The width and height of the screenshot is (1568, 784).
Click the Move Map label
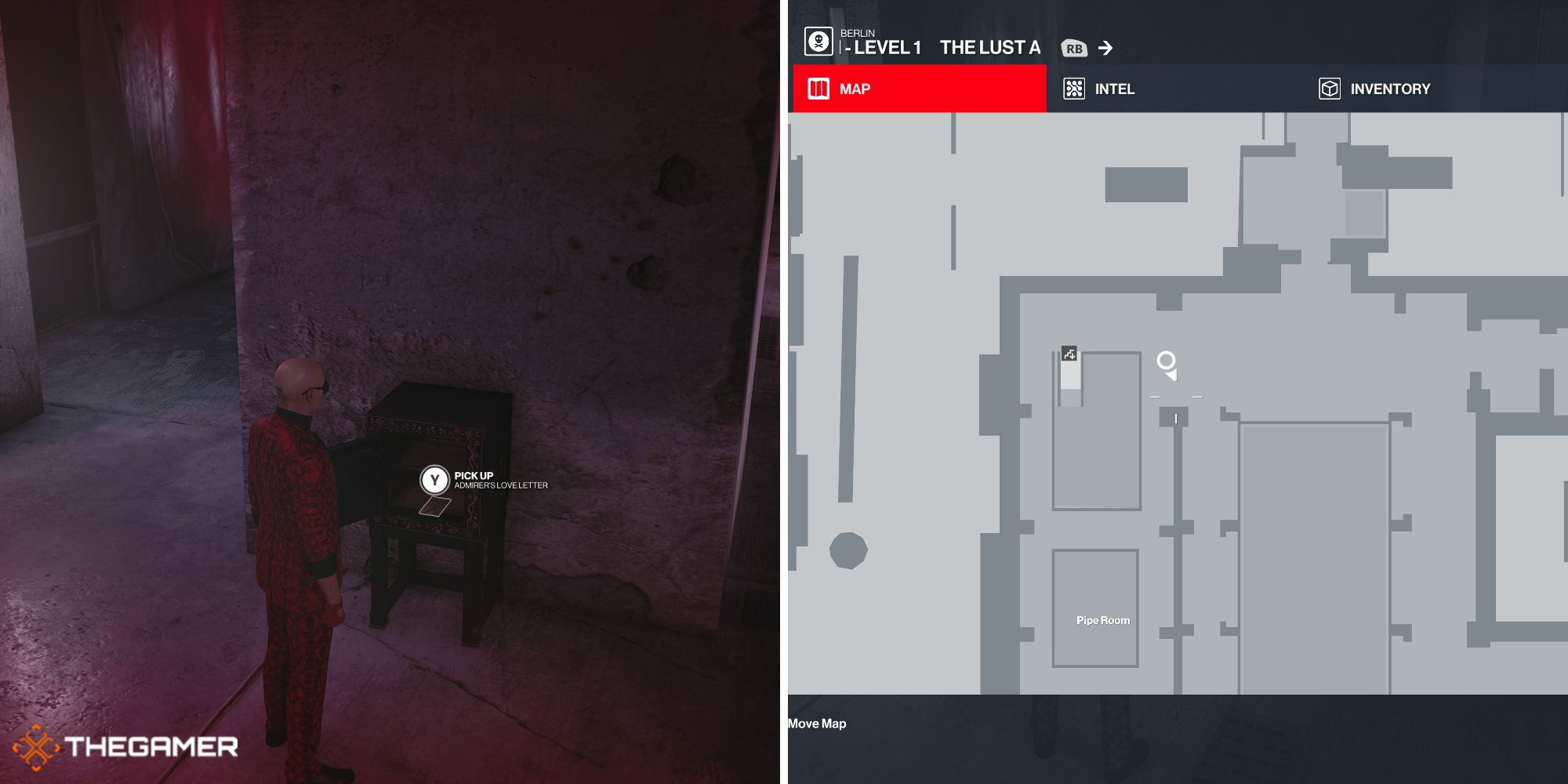816,724
